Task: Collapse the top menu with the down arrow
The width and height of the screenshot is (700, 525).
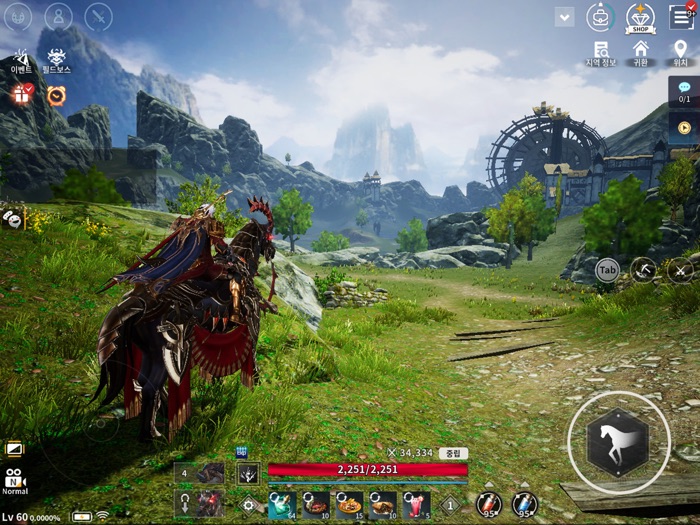Action: pos(564,17)
